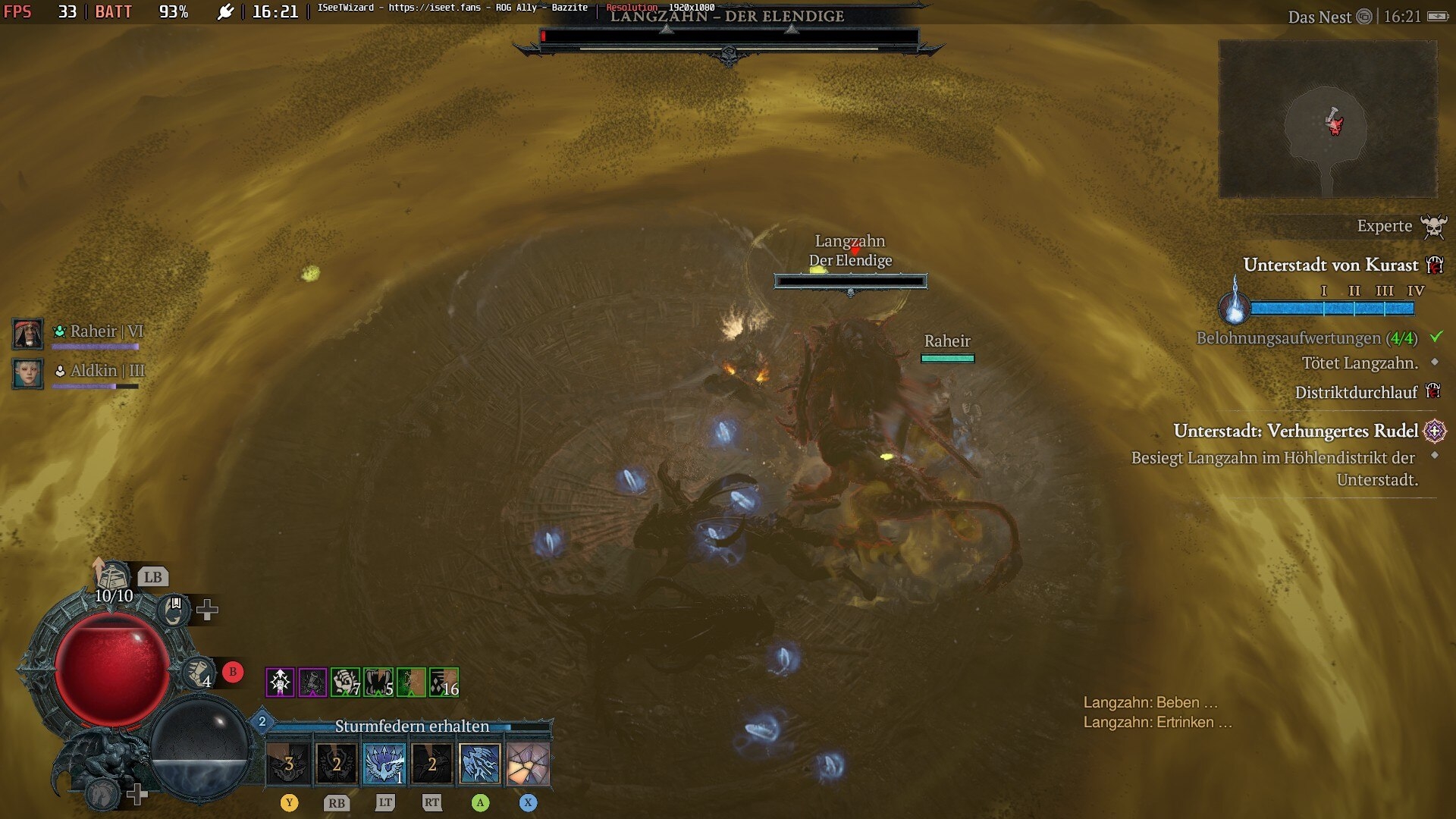The image size is (1456, 819).
Task: Click the Distriktdurchlauf objective line
Action: click(1355, 392)
